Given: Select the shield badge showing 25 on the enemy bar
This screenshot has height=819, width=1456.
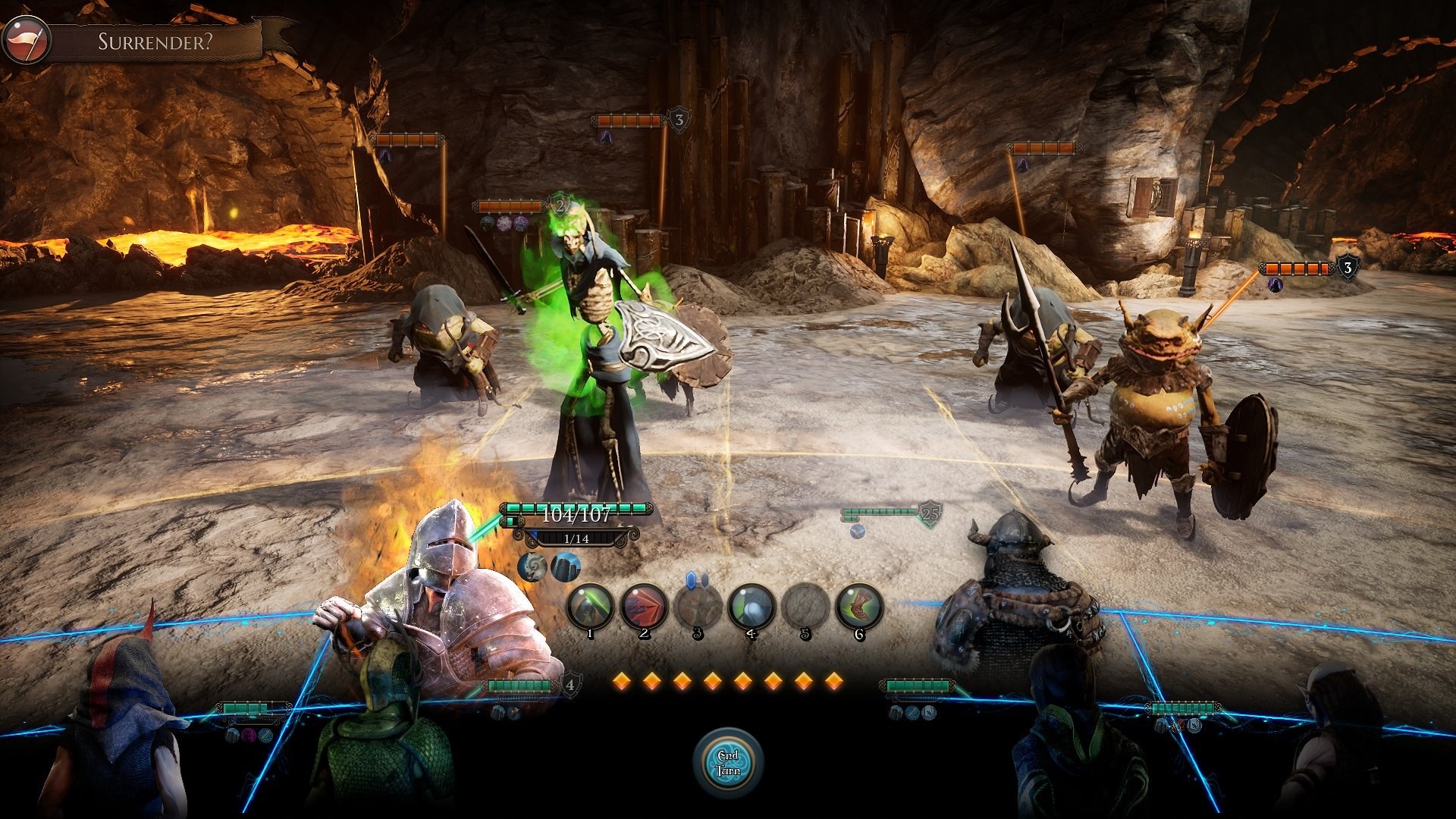Looking at the screenshot, I should click(x=930, y=513).
